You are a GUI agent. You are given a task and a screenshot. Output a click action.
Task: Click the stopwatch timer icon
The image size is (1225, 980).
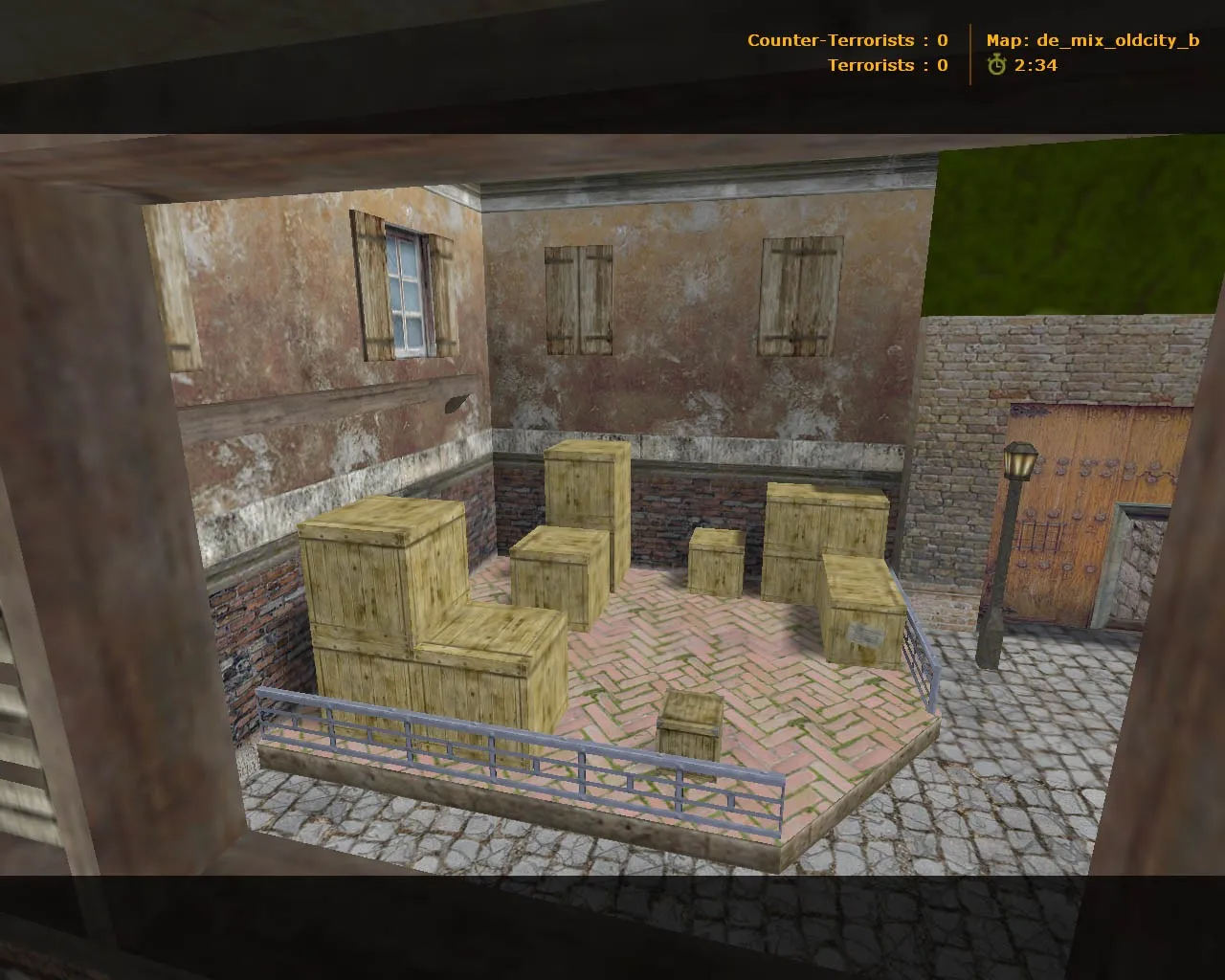click(997, 66)
